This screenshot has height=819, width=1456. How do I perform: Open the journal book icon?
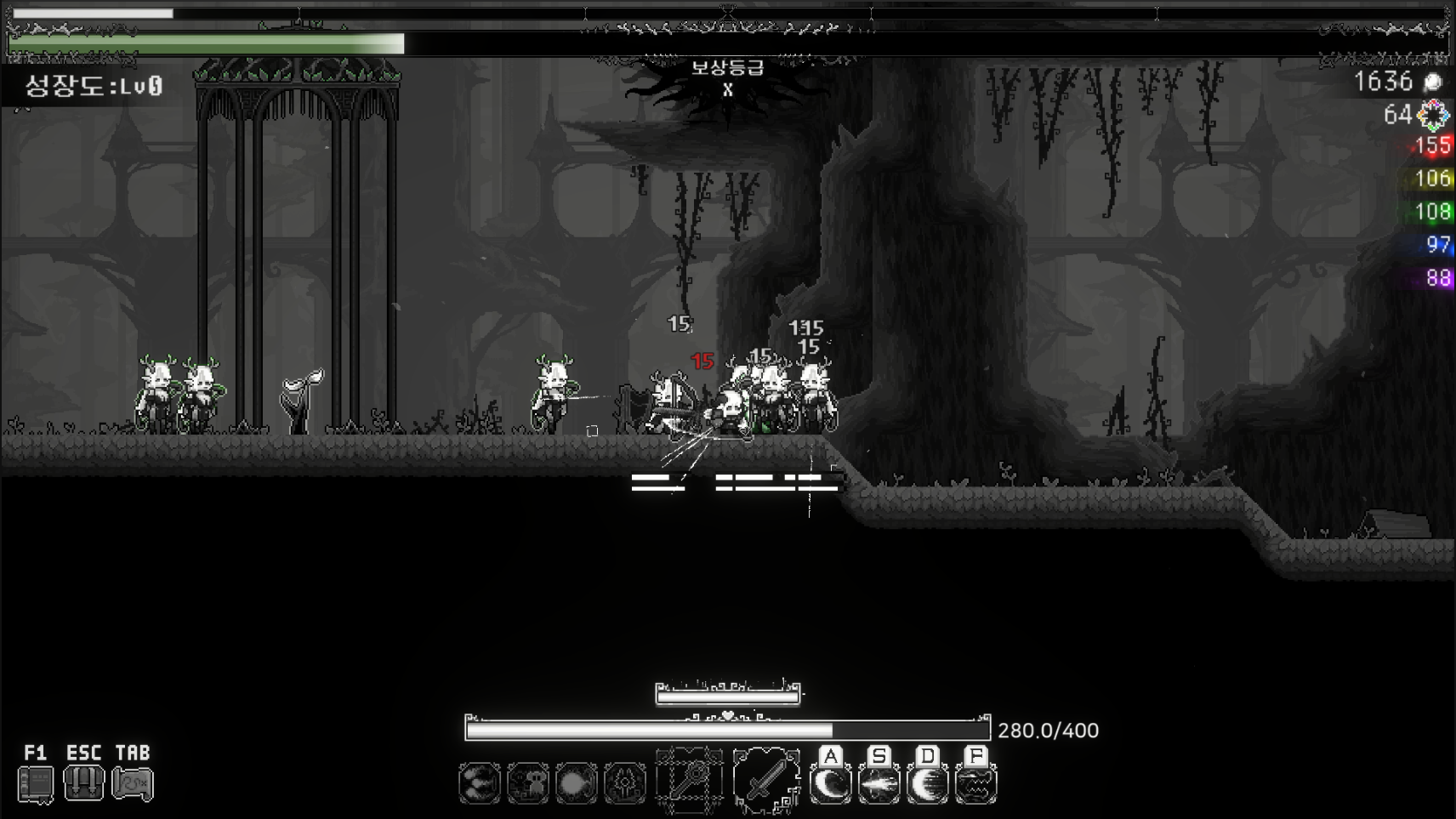tap(36, 784)
